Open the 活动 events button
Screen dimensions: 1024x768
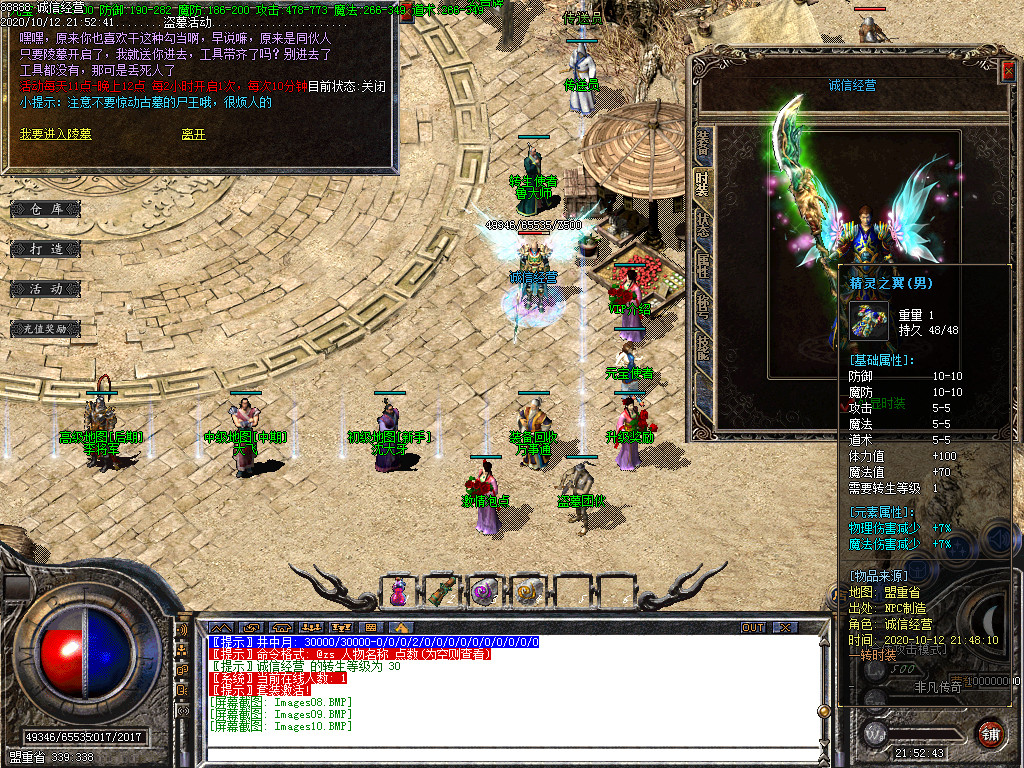coord(46,288)
